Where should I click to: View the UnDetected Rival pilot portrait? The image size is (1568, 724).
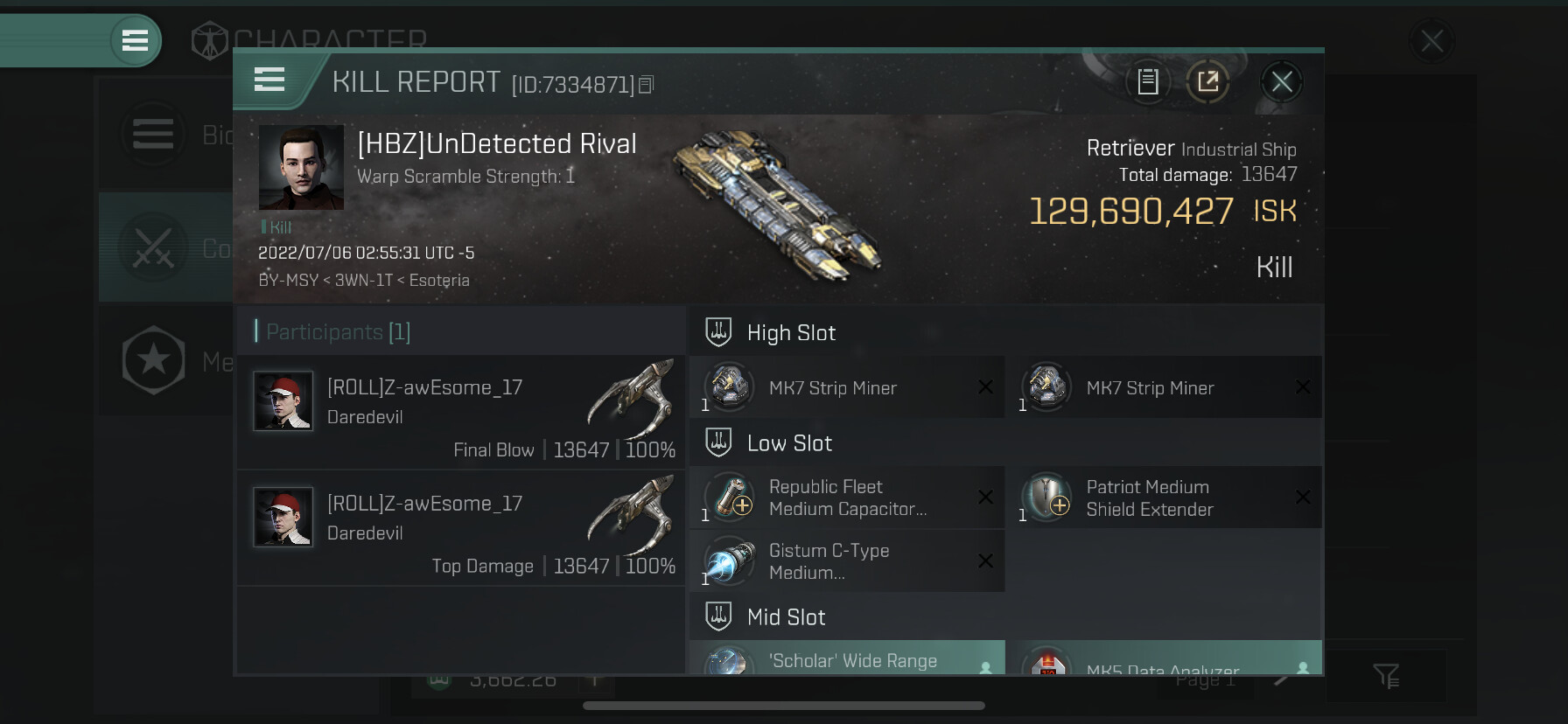(x=302, y=167)
